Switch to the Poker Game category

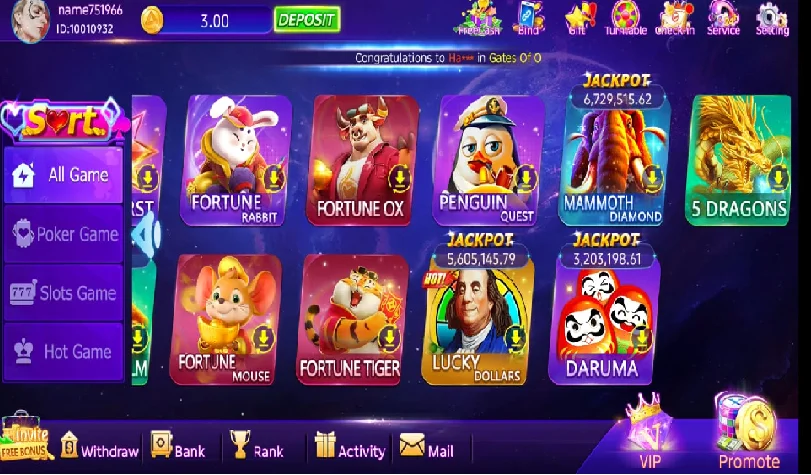pos(63,234)
